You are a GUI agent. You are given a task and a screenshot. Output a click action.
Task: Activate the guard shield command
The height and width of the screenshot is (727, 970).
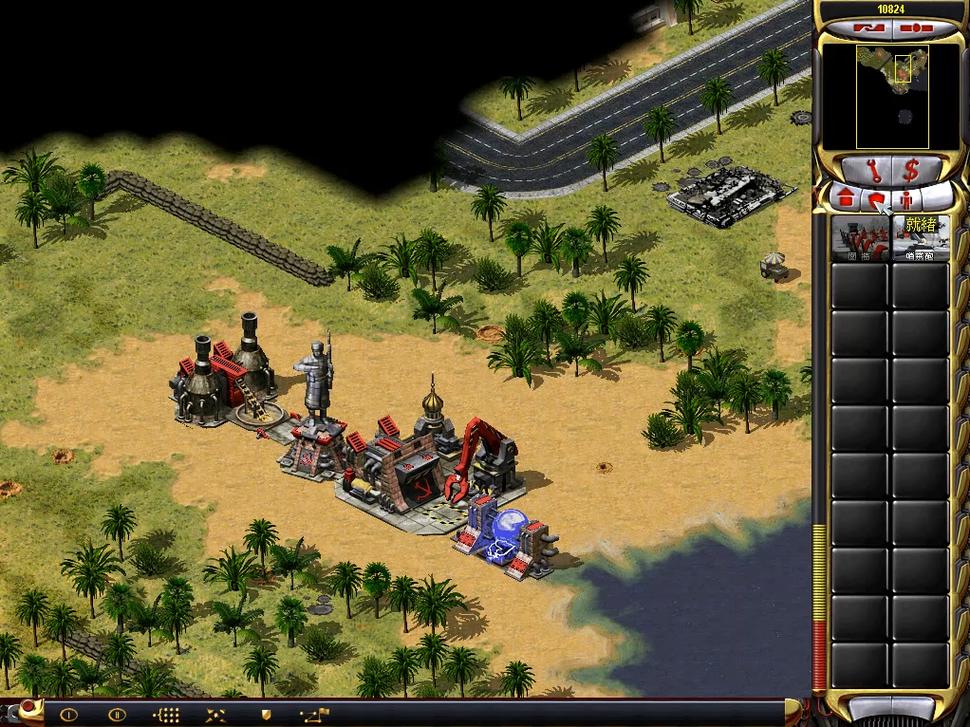click(265, 714)
